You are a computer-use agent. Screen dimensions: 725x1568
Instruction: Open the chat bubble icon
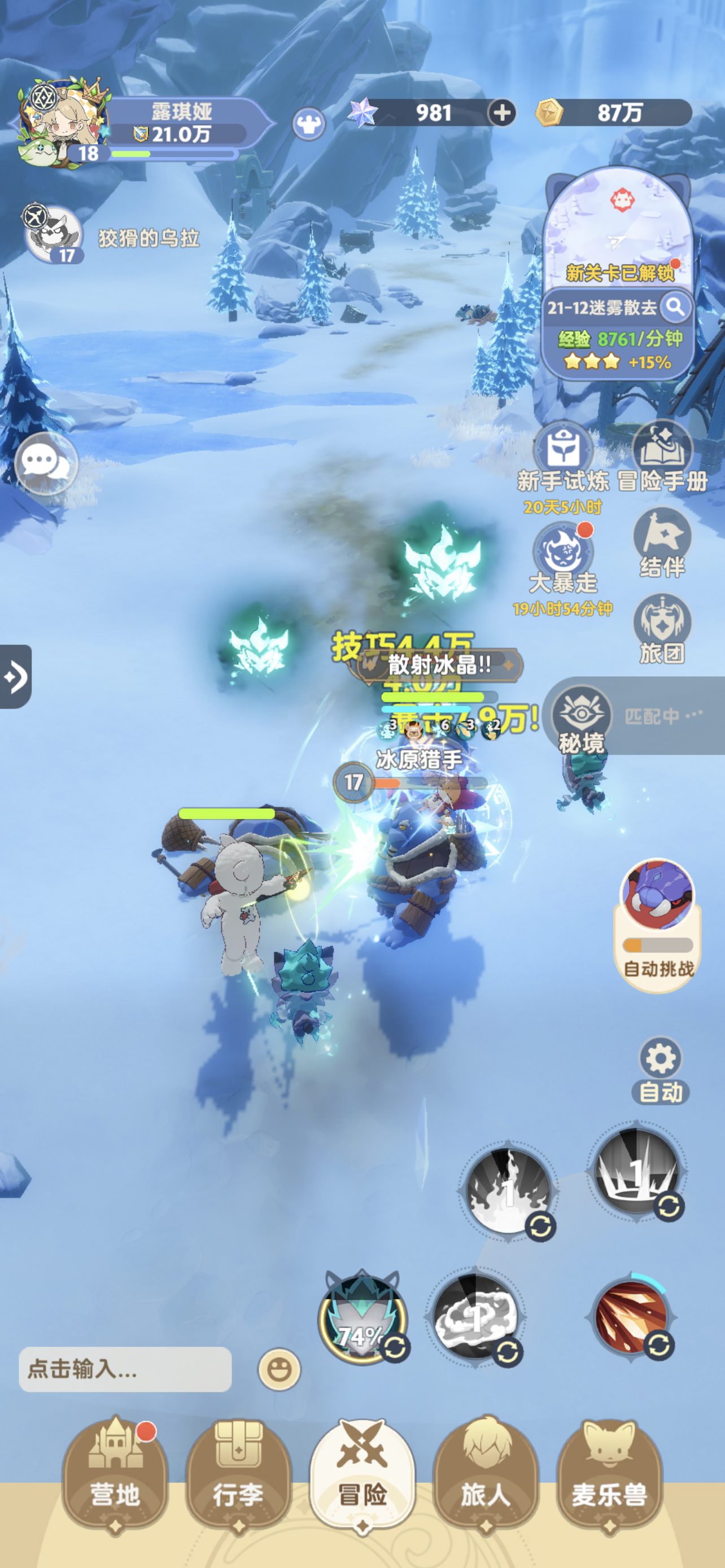pyautogui.click(x=46, y=464)
